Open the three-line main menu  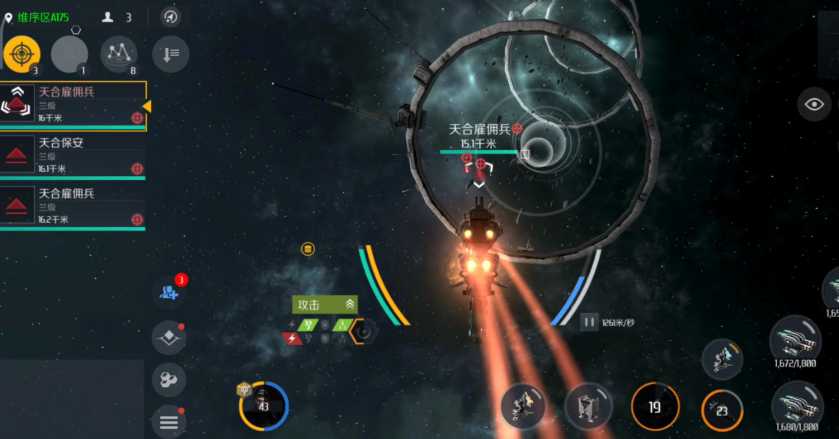tap(168, 422)
